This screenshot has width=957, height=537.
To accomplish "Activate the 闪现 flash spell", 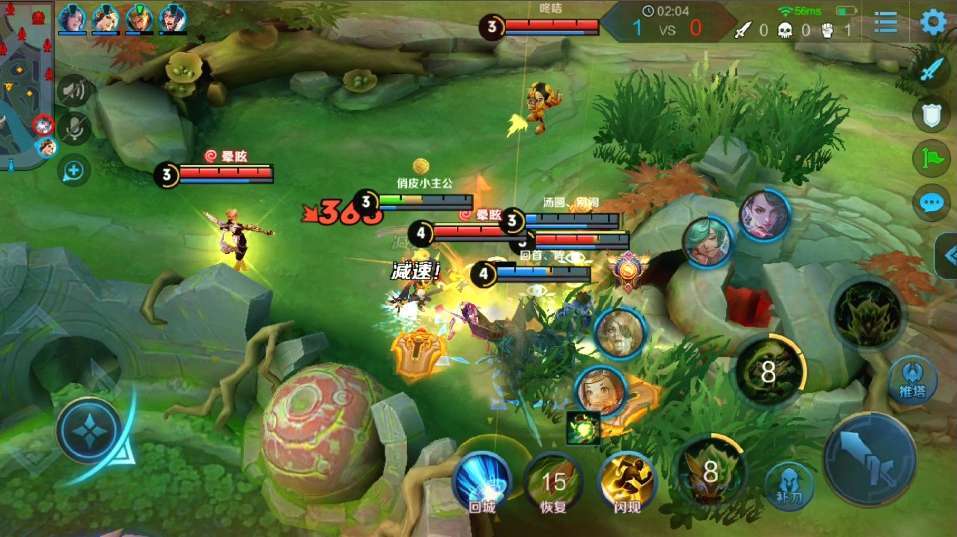I will coord(626,481).
